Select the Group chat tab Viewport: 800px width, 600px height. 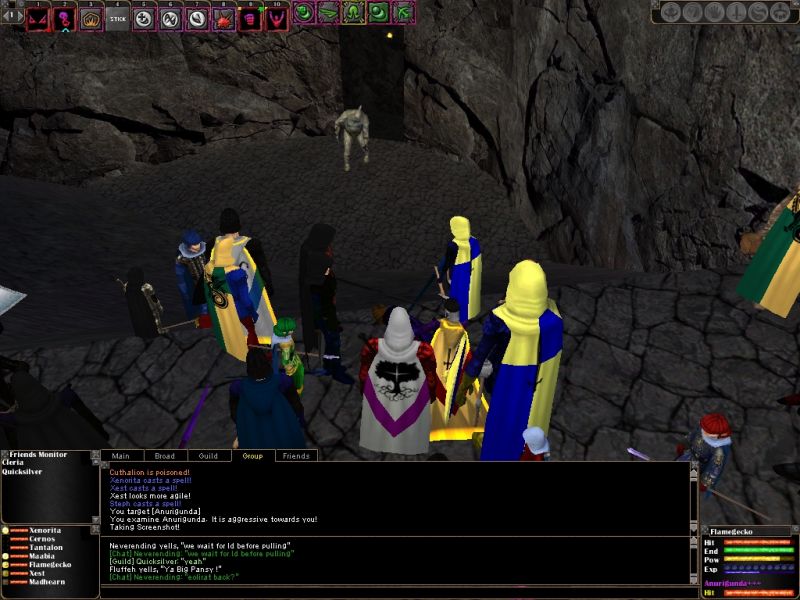[x=253, y=456]
